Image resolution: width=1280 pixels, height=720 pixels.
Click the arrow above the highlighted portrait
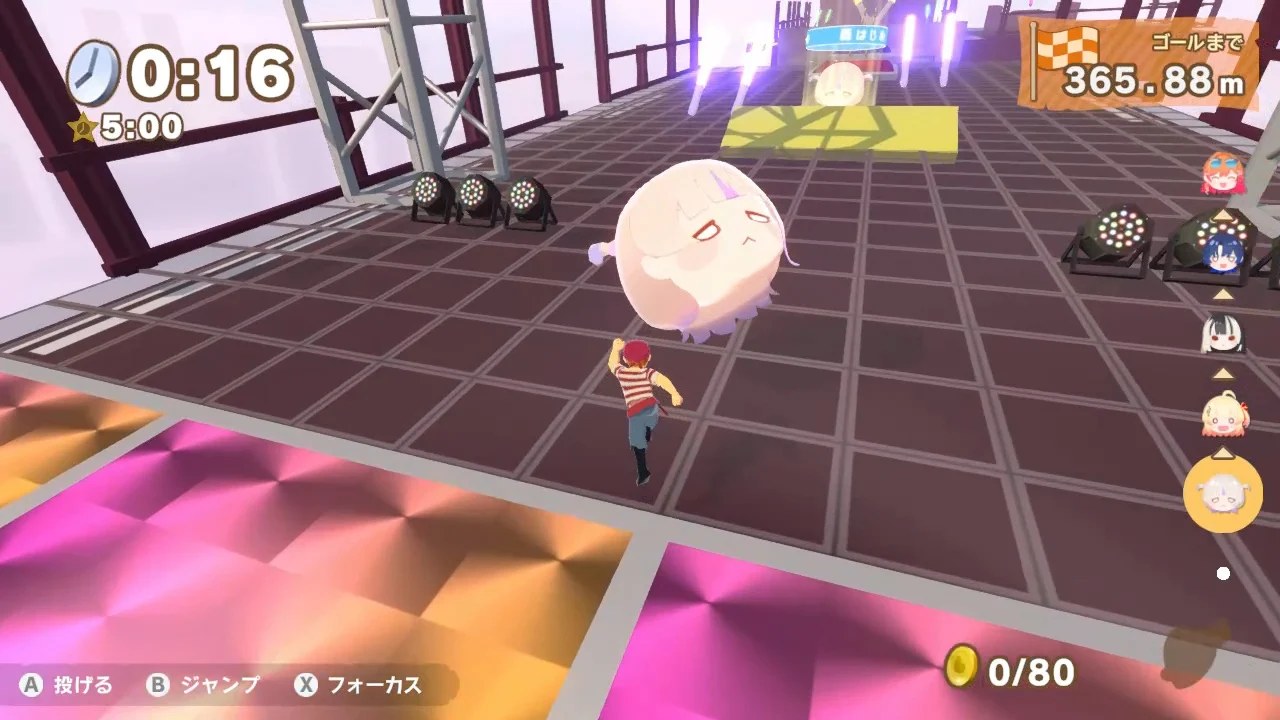tap(1223, 451)
